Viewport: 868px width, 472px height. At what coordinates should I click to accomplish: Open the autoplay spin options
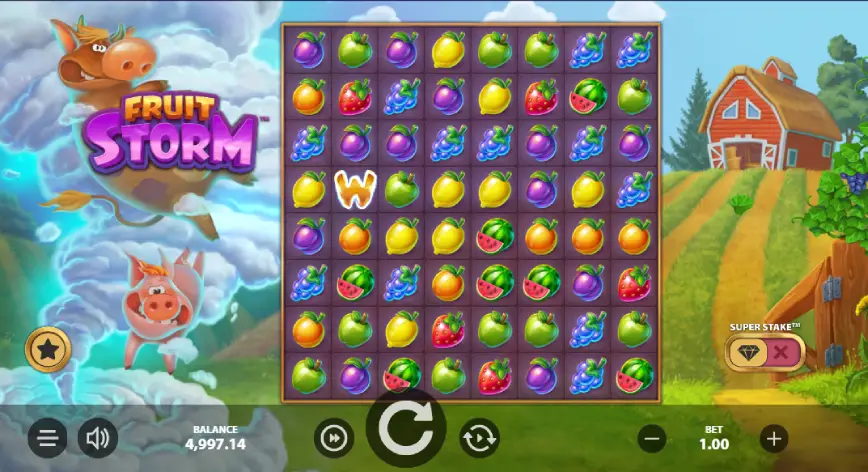[479, 437]
